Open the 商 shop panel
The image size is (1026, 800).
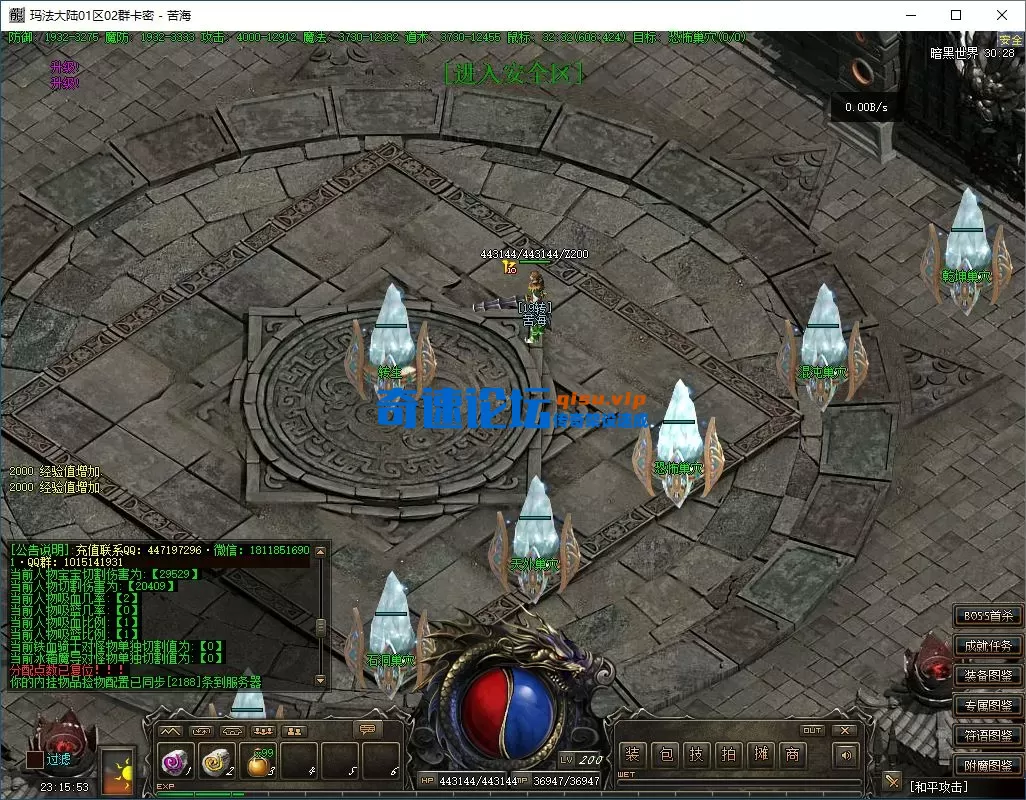pyautogui.click(x=793, y=755)
